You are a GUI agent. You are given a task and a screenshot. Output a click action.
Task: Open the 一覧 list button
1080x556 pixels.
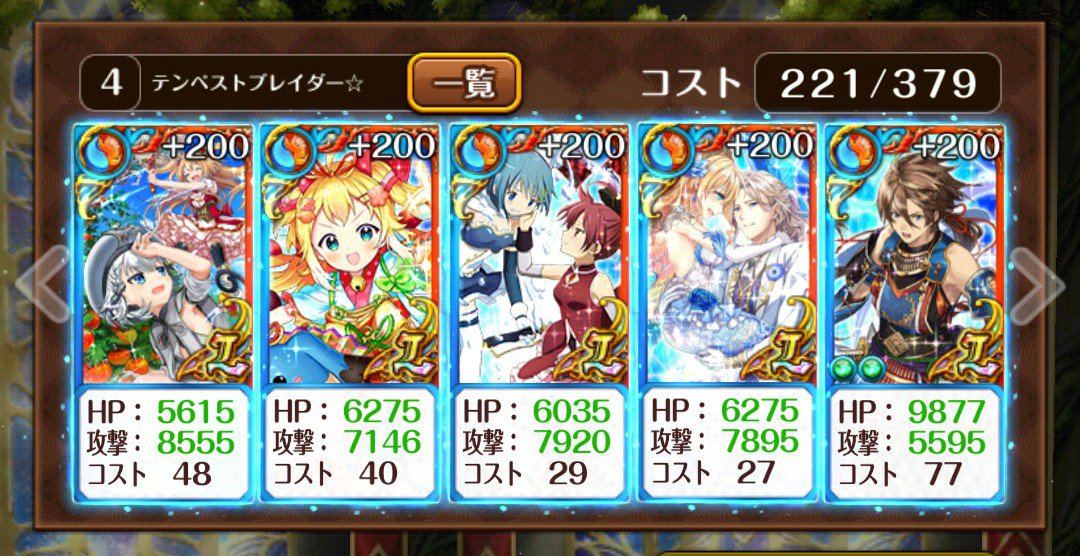coord(464,83)
